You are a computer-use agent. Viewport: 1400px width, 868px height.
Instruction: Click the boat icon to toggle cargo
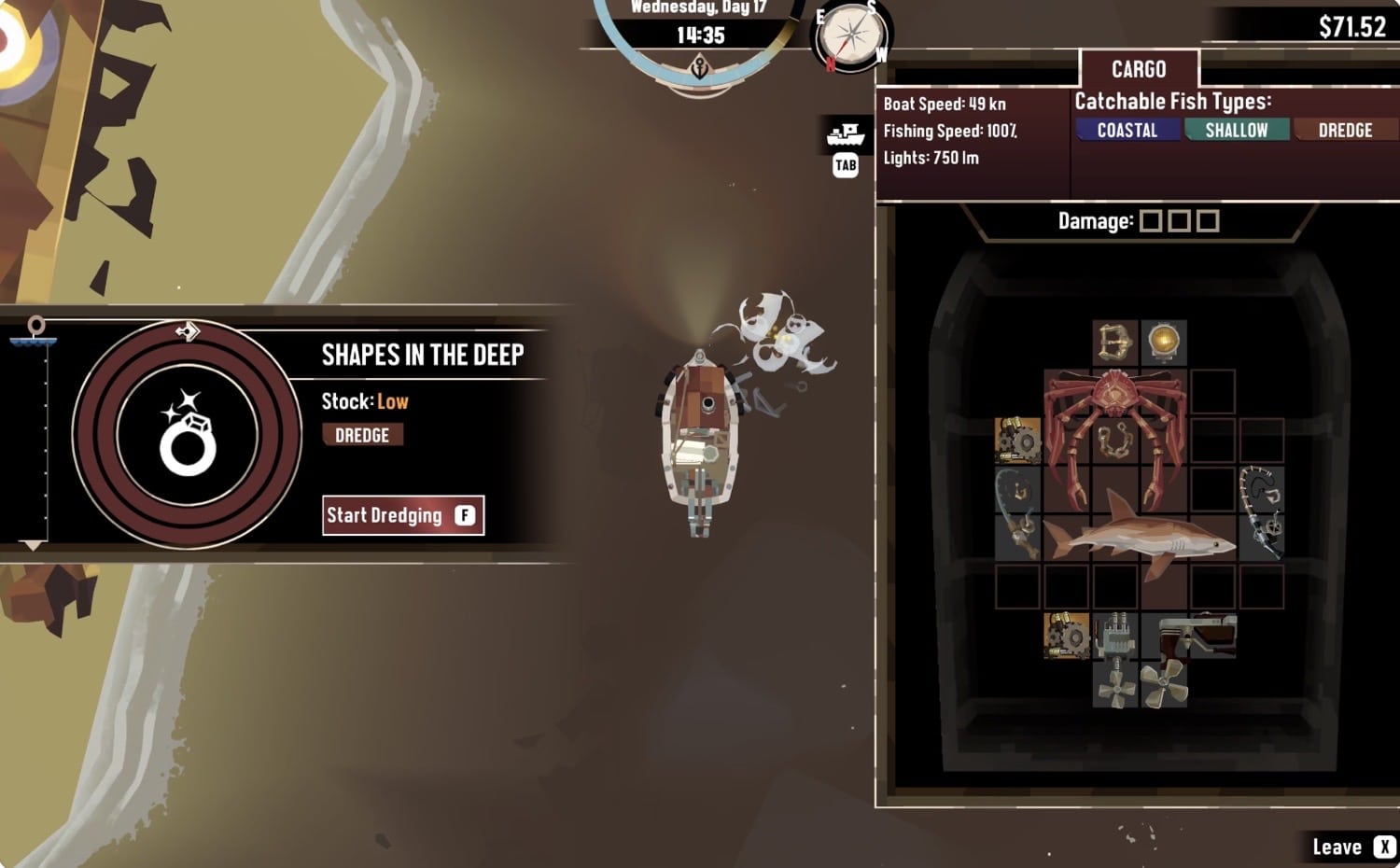846,135
